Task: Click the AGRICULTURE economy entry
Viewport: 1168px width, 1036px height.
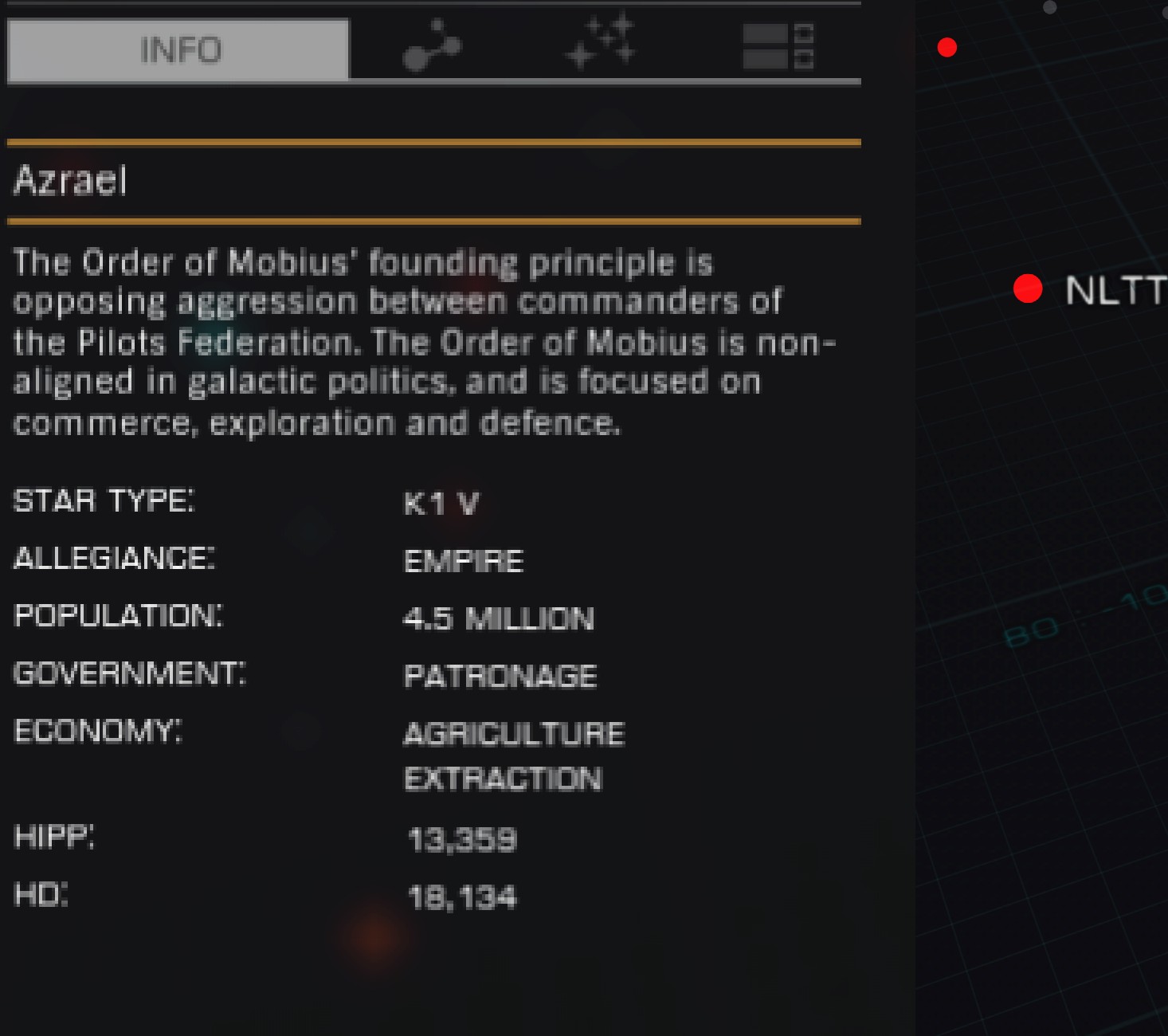Action: pyautogui.click(x=515, y=732)
